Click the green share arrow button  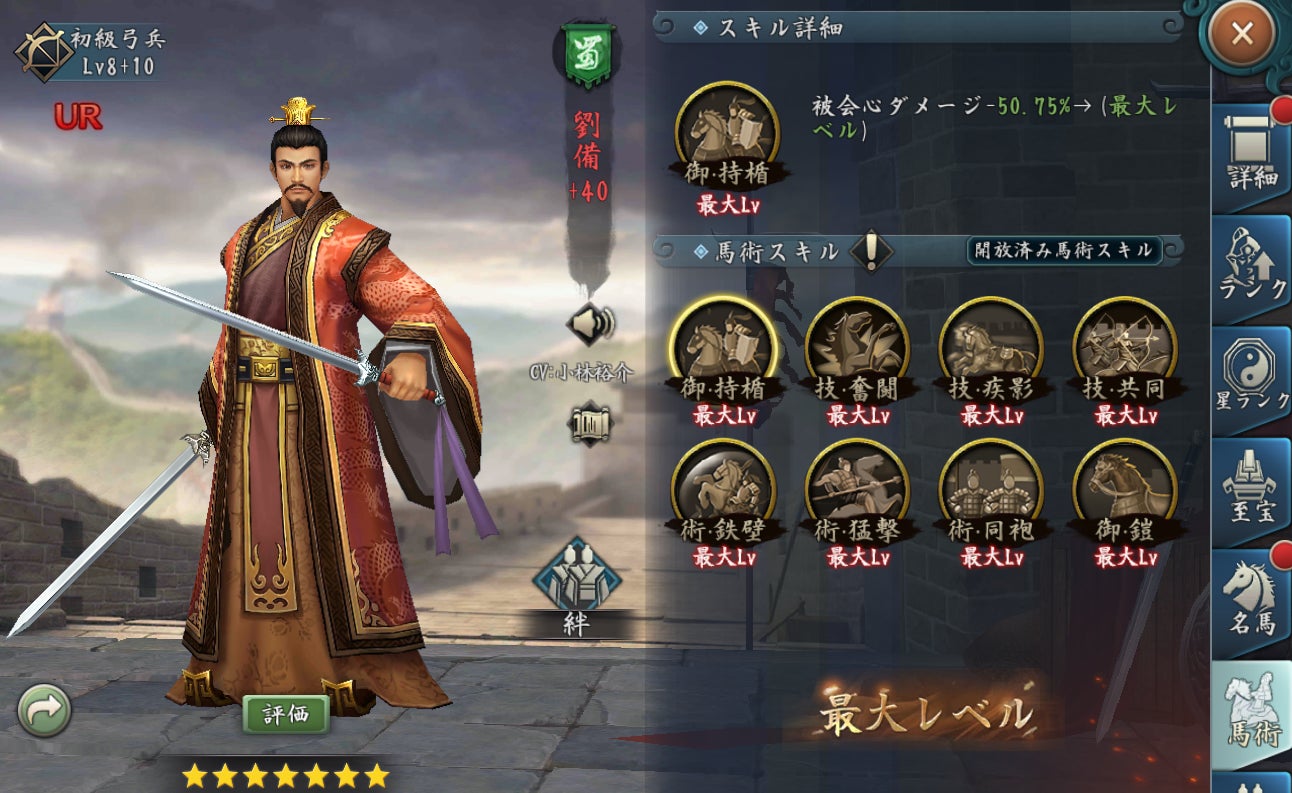[x=44, y=710]
